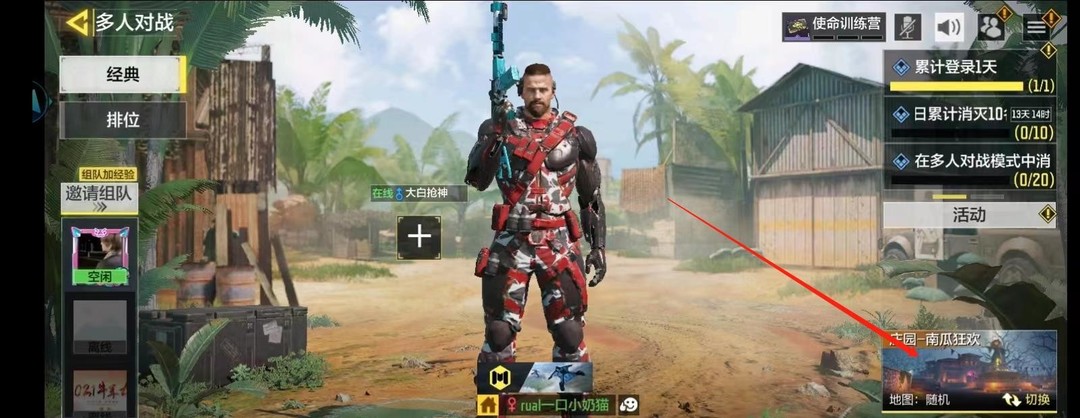
Task: Open the emote face icon
Action: click(629, 405)
